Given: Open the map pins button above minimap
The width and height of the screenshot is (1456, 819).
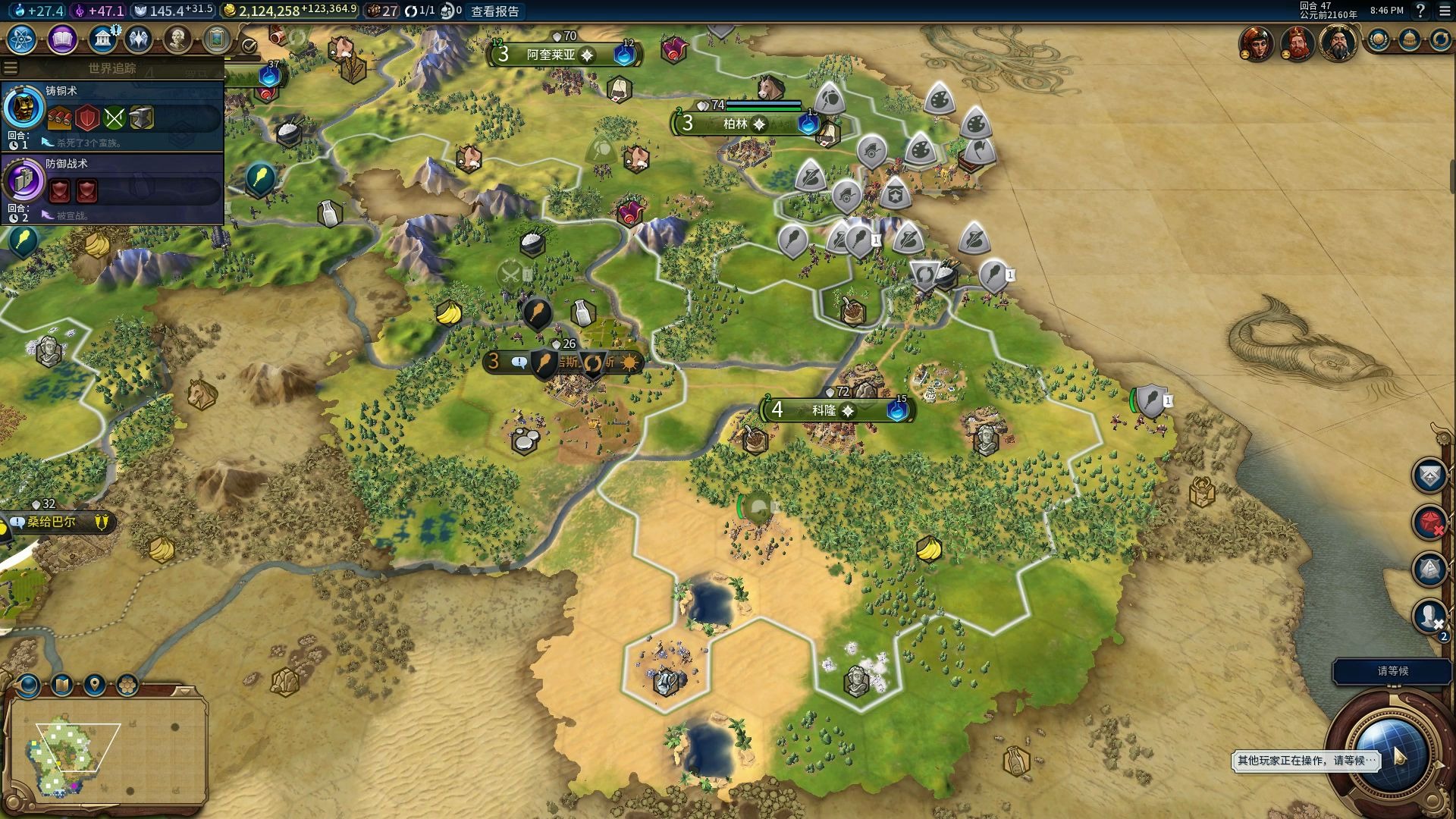Looking at the screenshot, I should point(95,686).
